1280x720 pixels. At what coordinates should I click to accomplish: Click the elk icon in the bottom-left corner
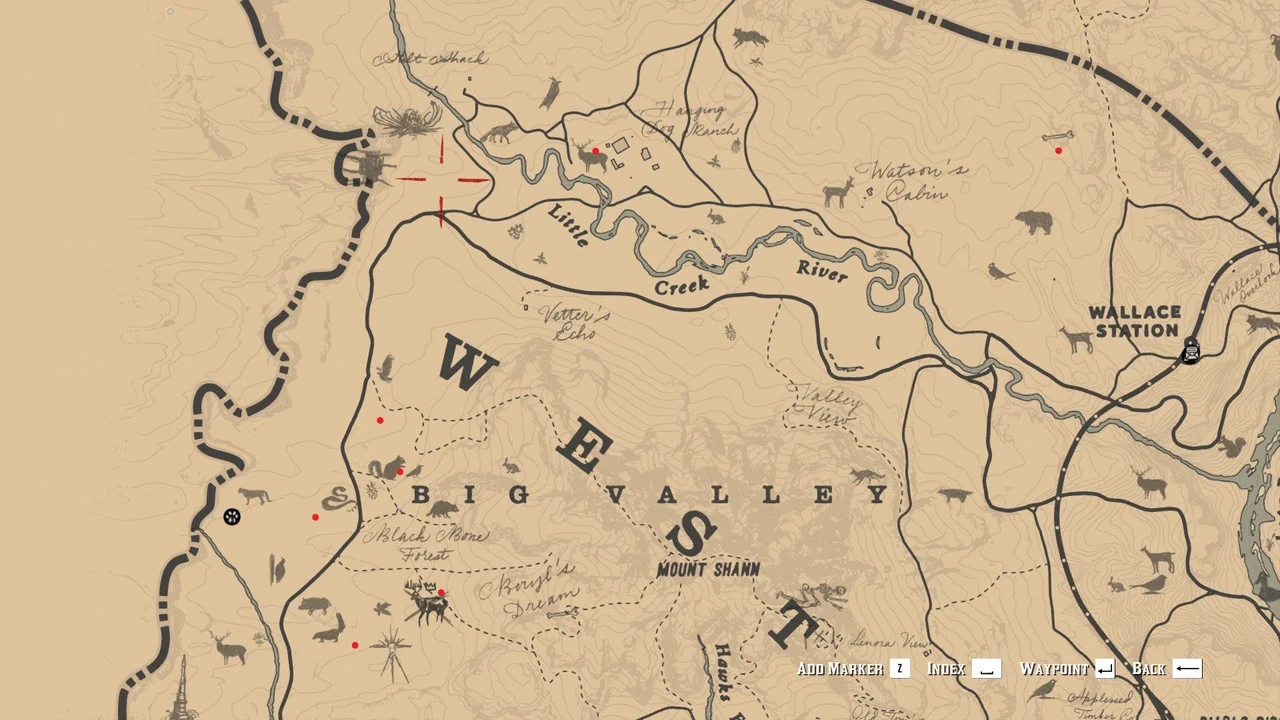tap(227, 647)
